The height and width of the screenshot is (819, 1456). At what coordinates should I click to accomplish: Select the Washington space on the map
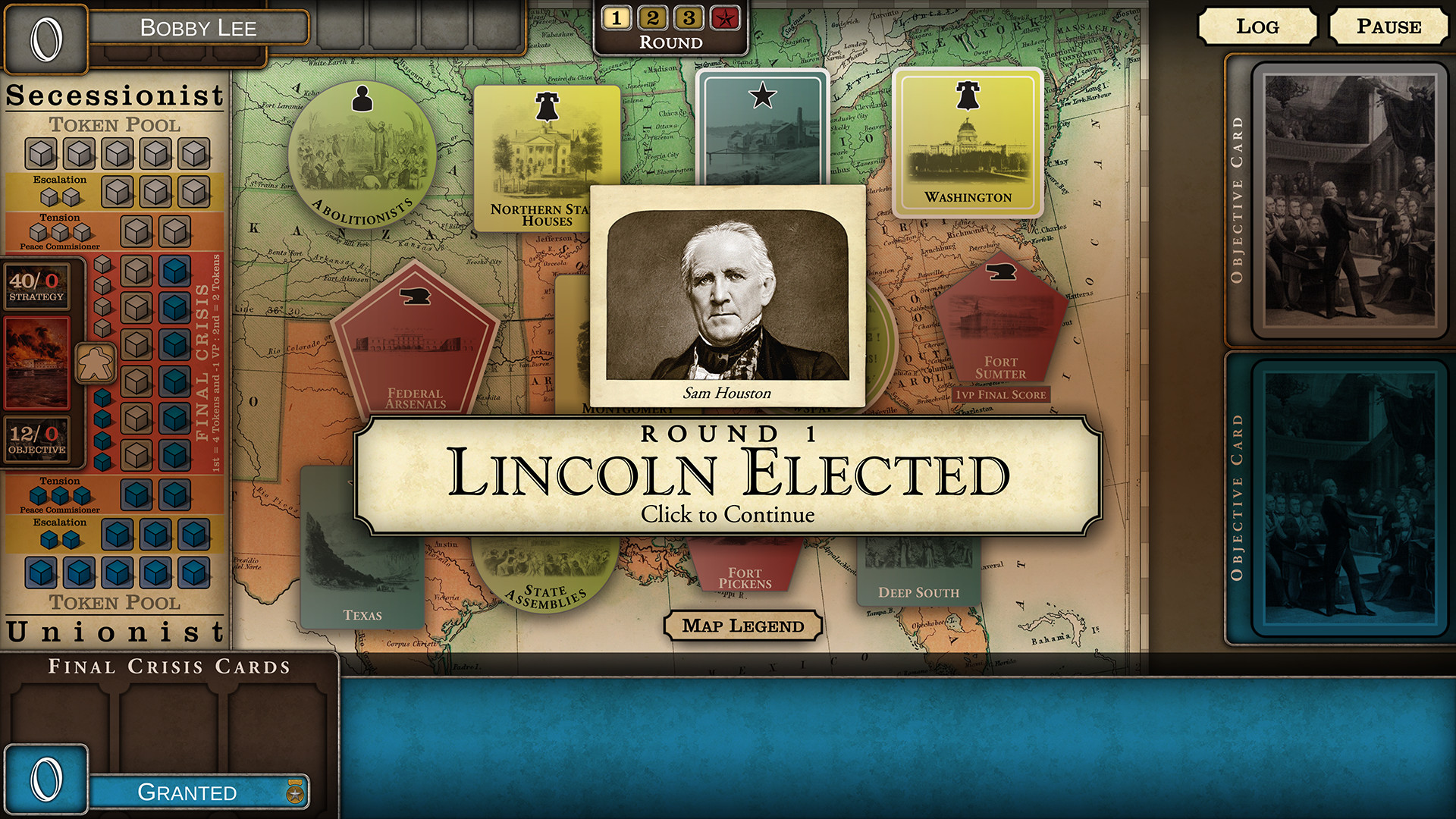[968, 144]
